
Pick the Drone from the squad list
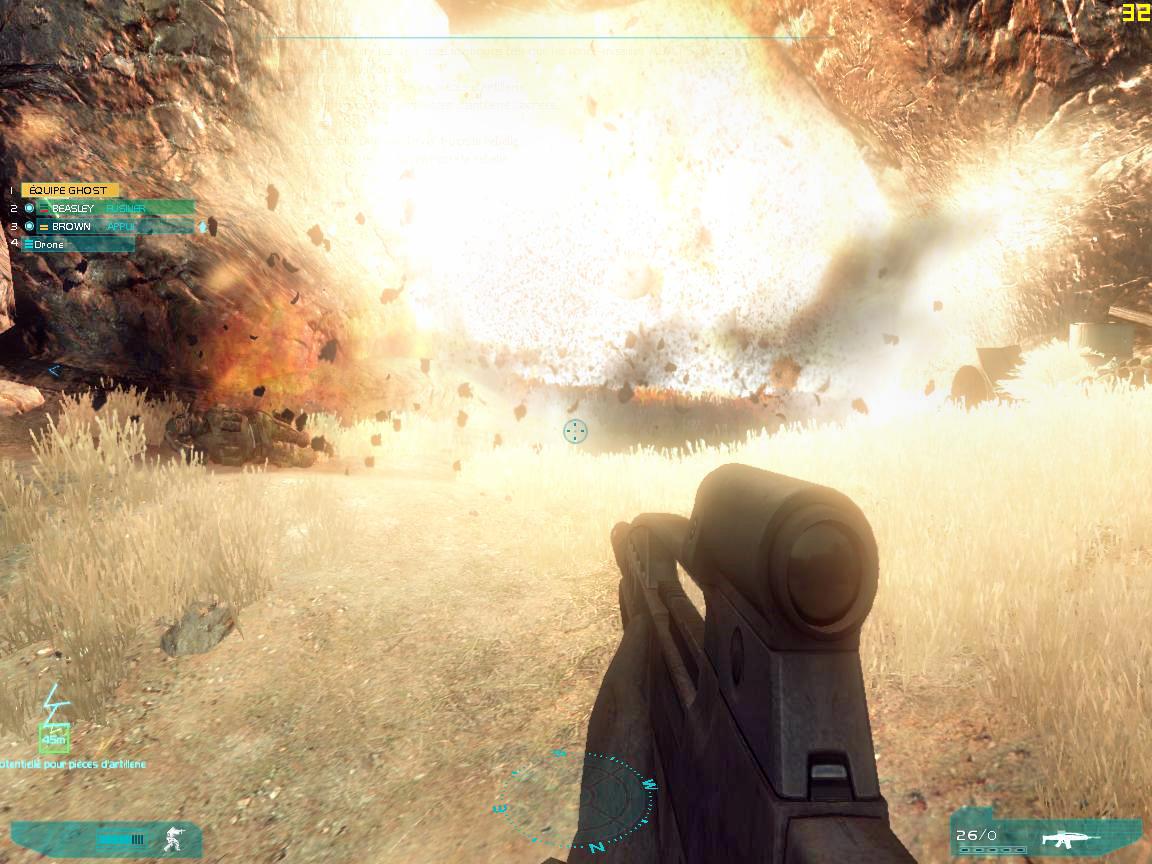pos(78,244)
